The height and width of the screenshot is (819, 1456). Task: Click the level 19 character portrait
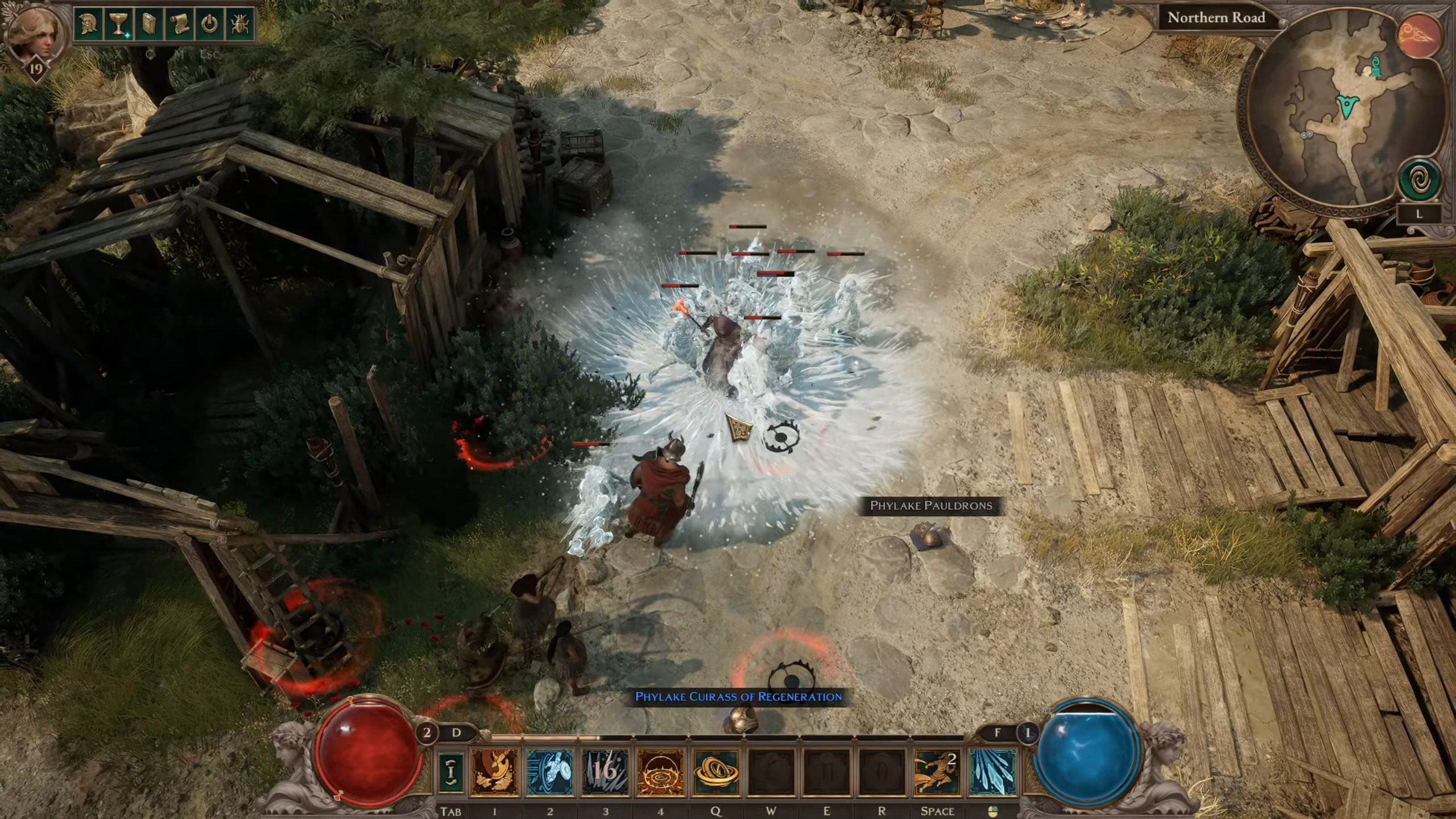[35, 34]
